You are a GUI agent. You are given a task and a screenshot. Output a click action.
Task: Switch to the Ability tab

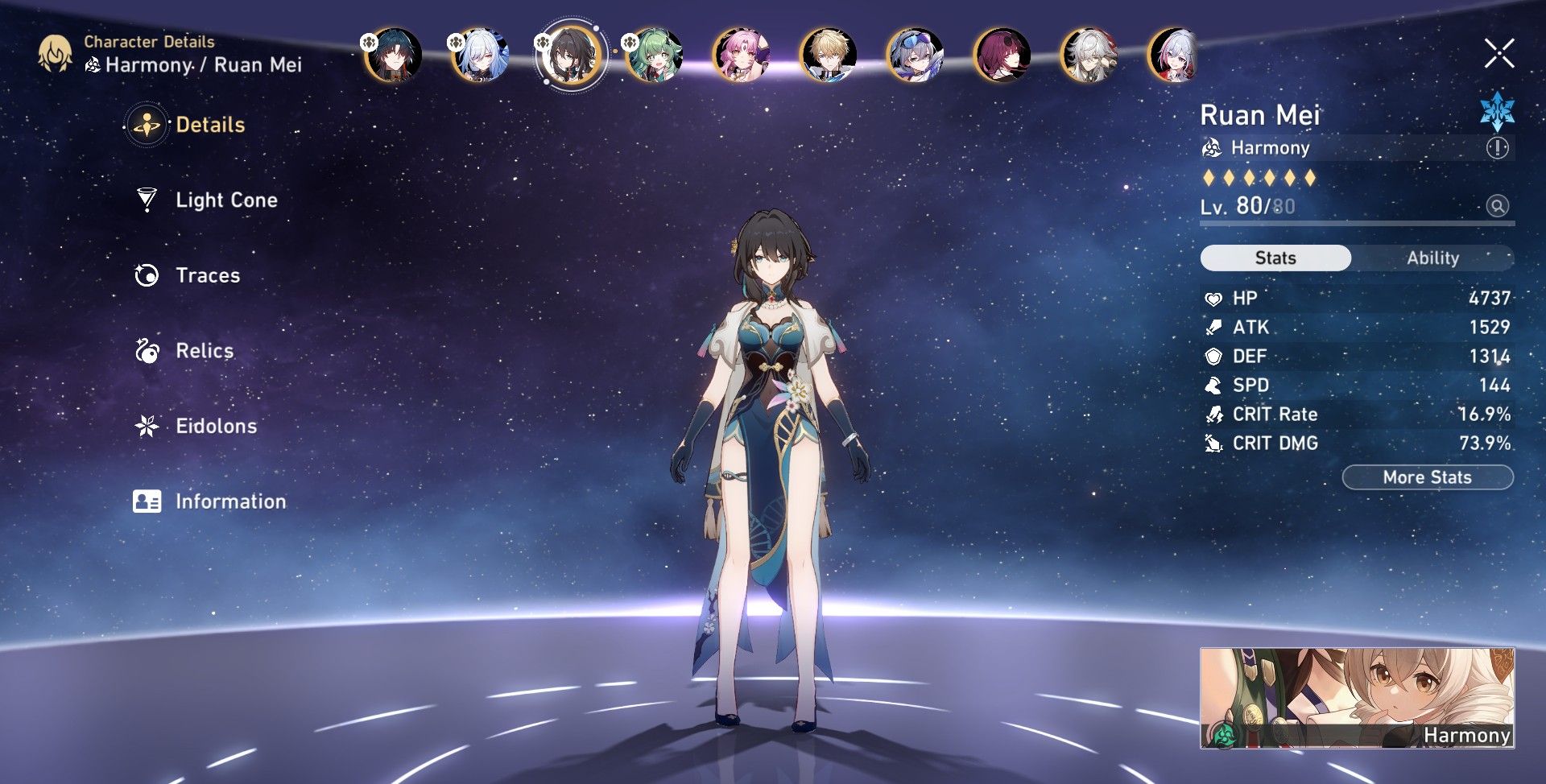[x=1432, y=258]
